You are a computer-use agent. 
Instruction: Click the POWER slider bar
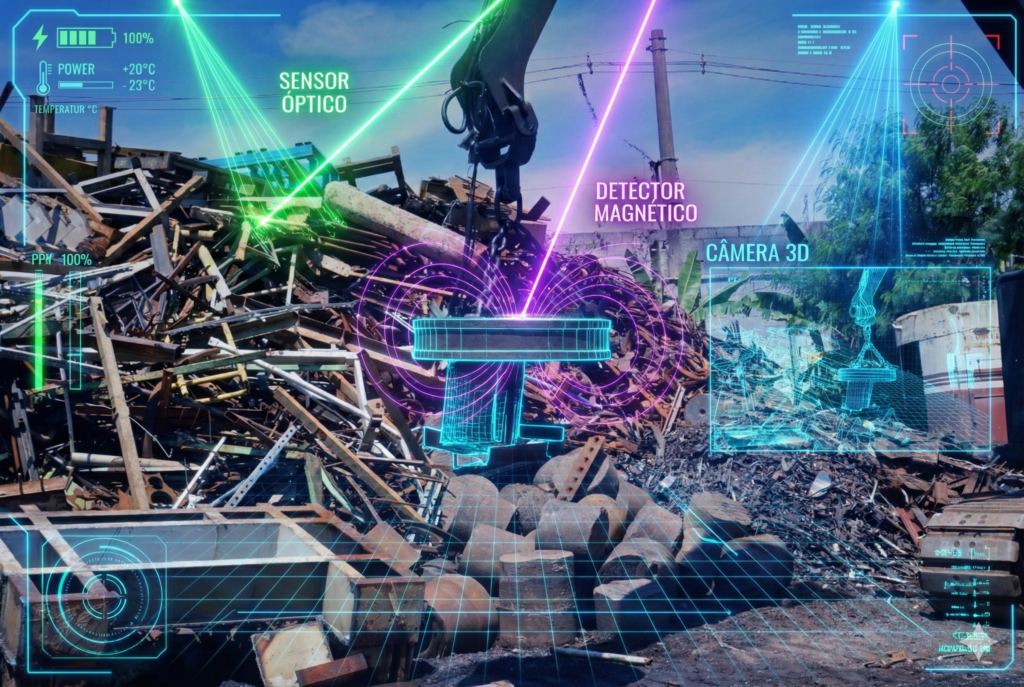(85, 86)
